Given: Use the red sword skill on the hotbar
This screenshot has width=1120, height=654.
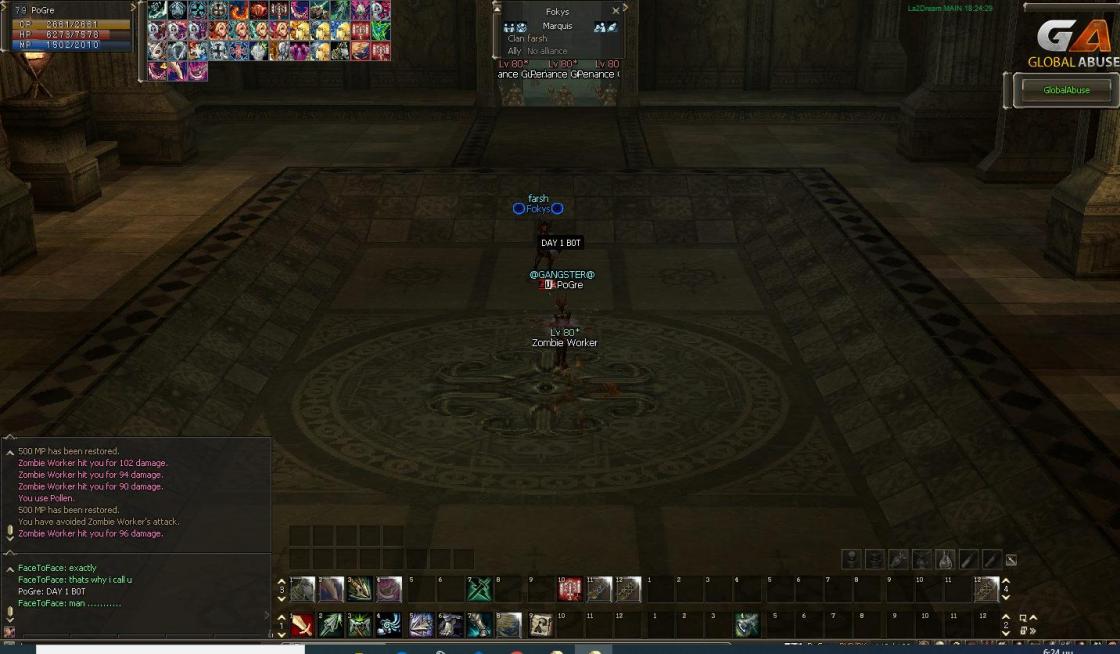Looking at the screenshot, I should coord(302,625).
